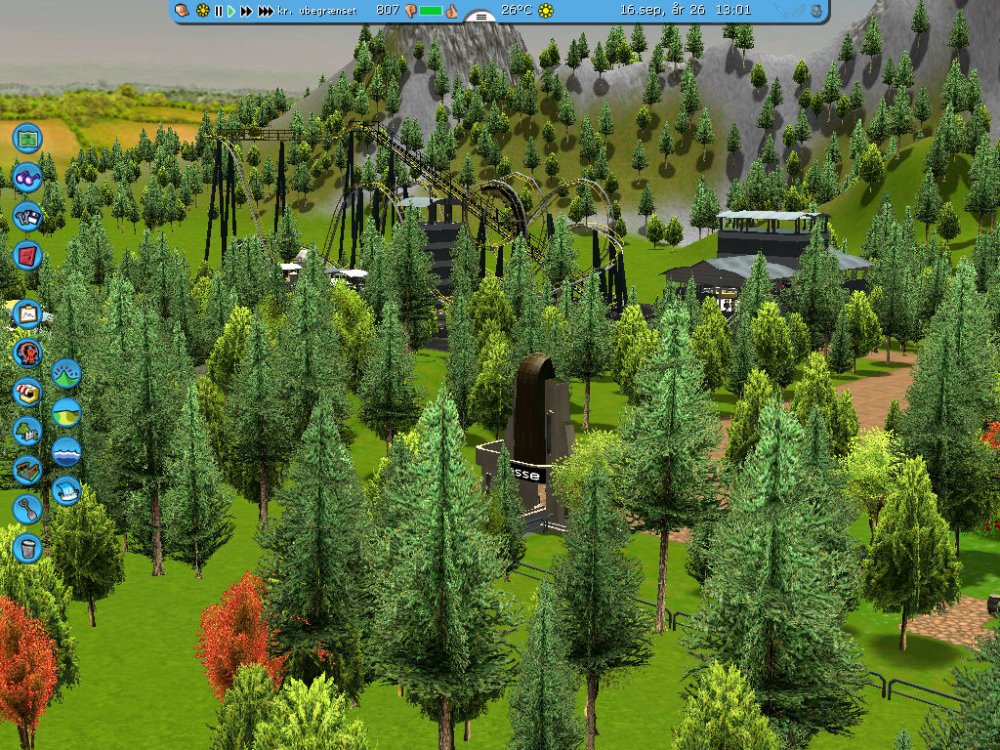1000x750 pixels.
Task: Open the binoculars view options
Action: coord(27,177)
